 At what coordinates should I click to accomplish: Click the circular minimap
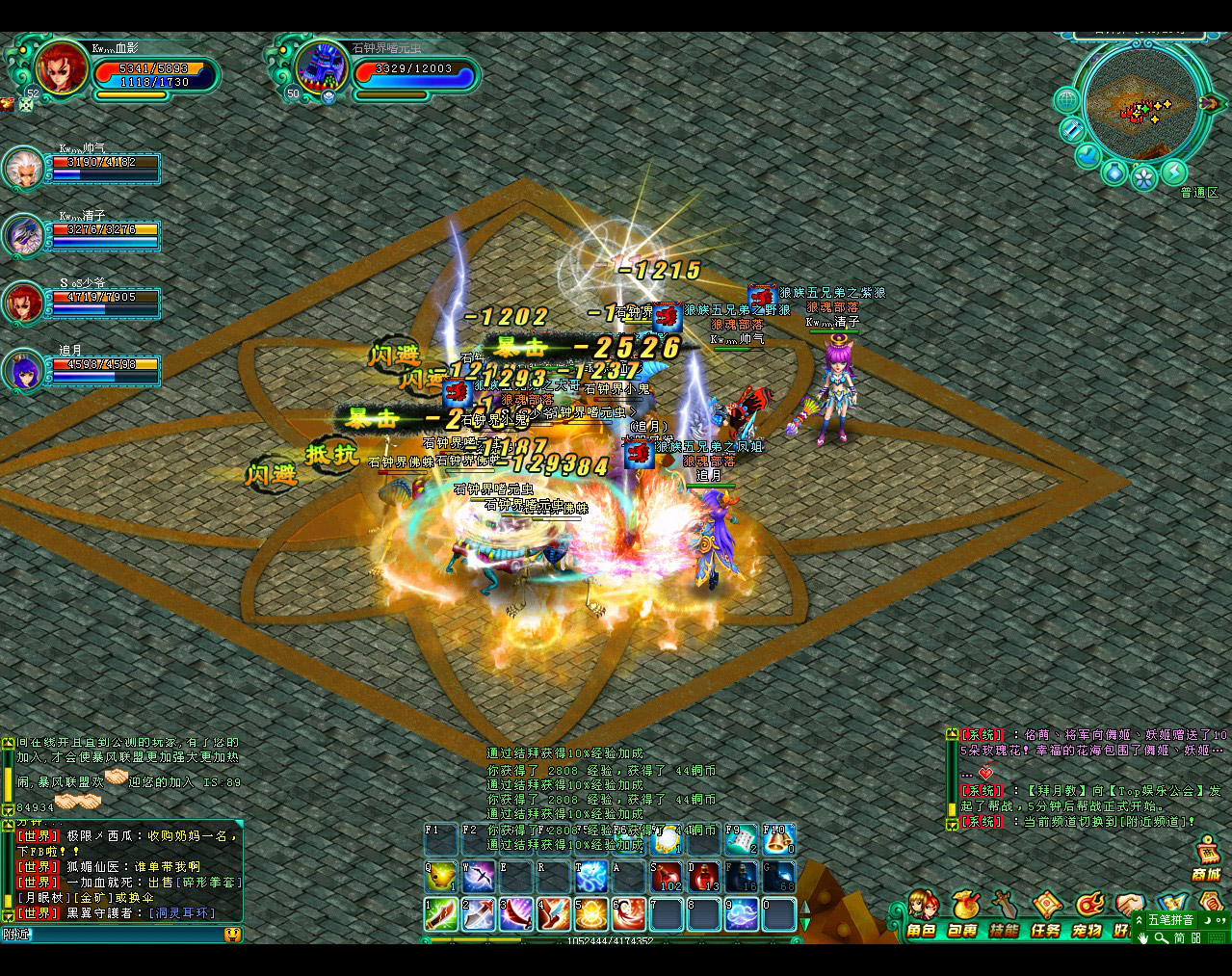click(x=1140, y=104)
